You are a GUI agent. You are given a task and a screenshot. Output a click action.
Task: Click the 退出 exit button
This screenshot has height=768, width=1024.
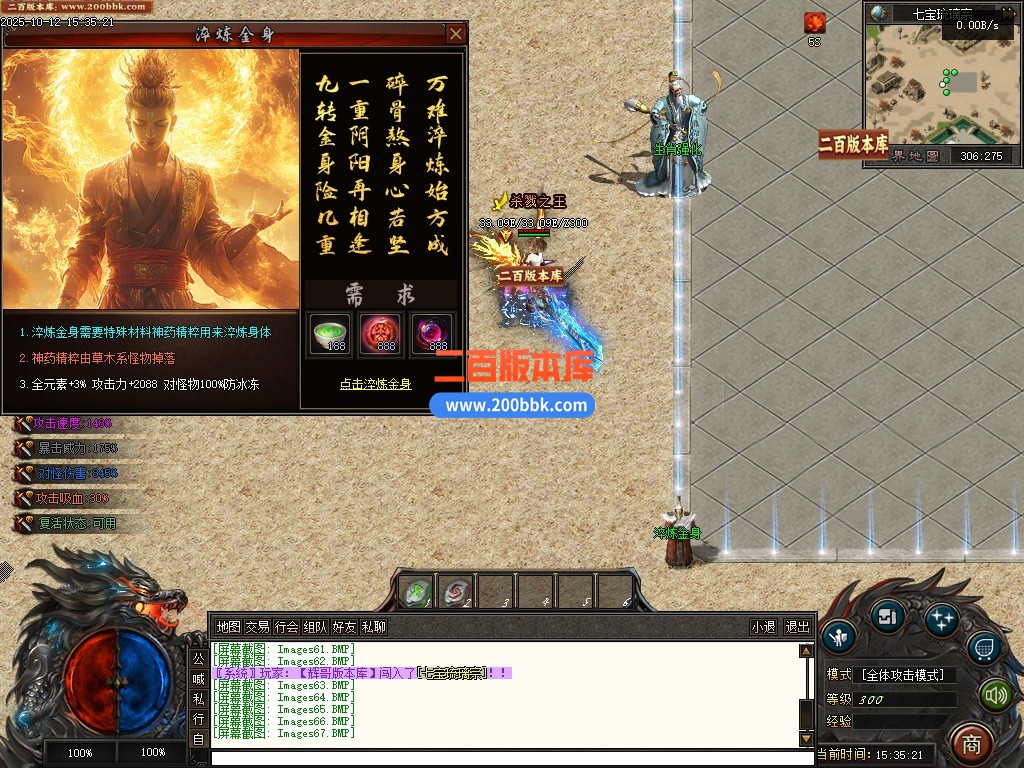click(797, 627)
